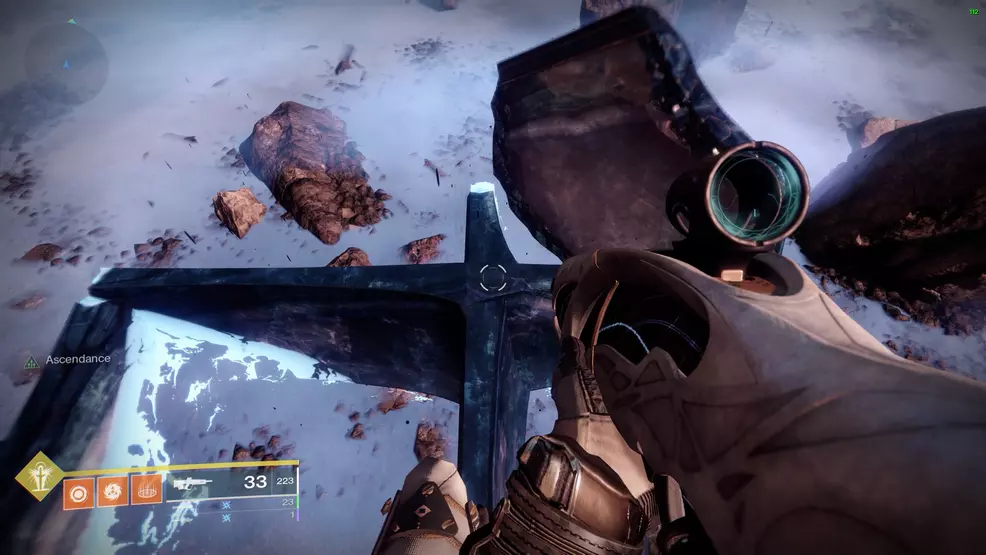Image resolution: width=986 pixels, height=555 pixels.
Task: Select the grenade ability icon with concentric rings
Action: [79, 491]
